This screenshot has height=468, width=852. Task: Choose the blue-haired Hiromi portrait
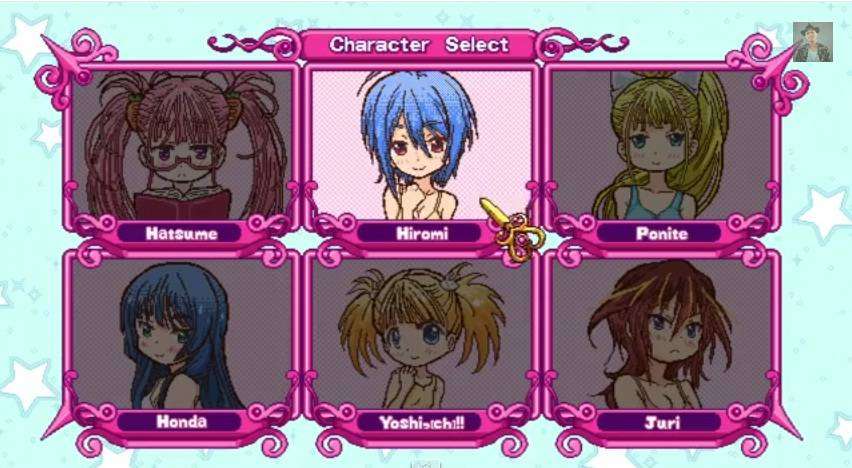point(418,143)
